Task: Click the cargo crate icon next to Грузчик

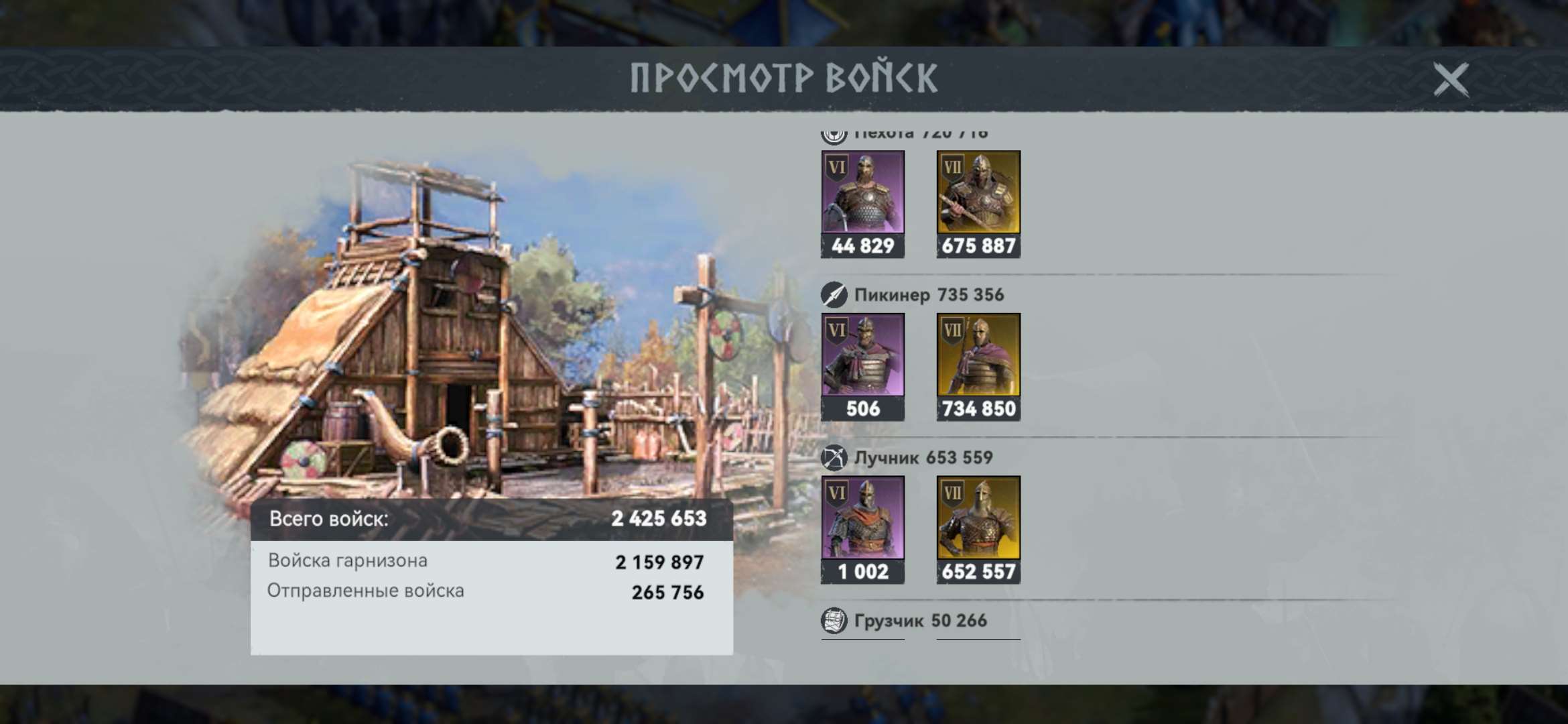Action: [x=834, y=620]
